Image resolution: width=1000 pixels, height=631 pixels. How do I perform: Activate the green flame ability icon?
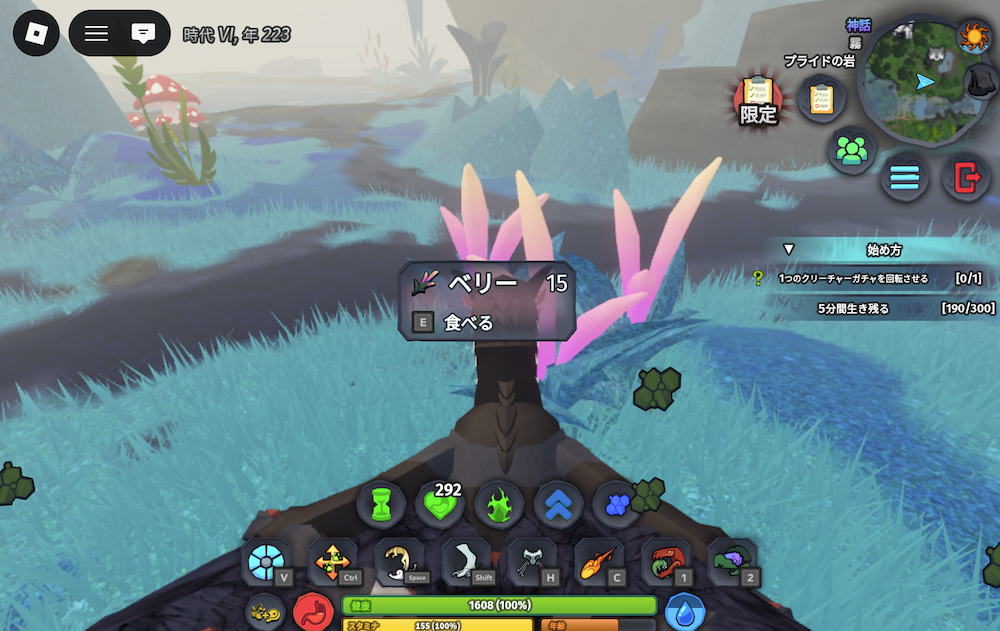click(499, 506)
